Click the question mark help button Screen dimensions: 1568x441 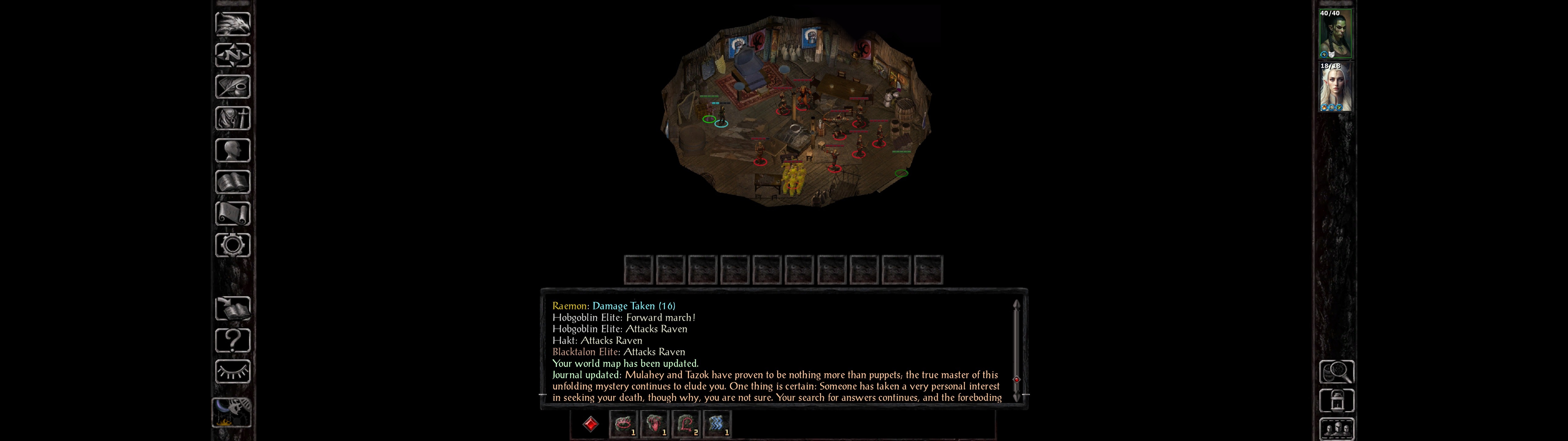[x=232, y=340]
